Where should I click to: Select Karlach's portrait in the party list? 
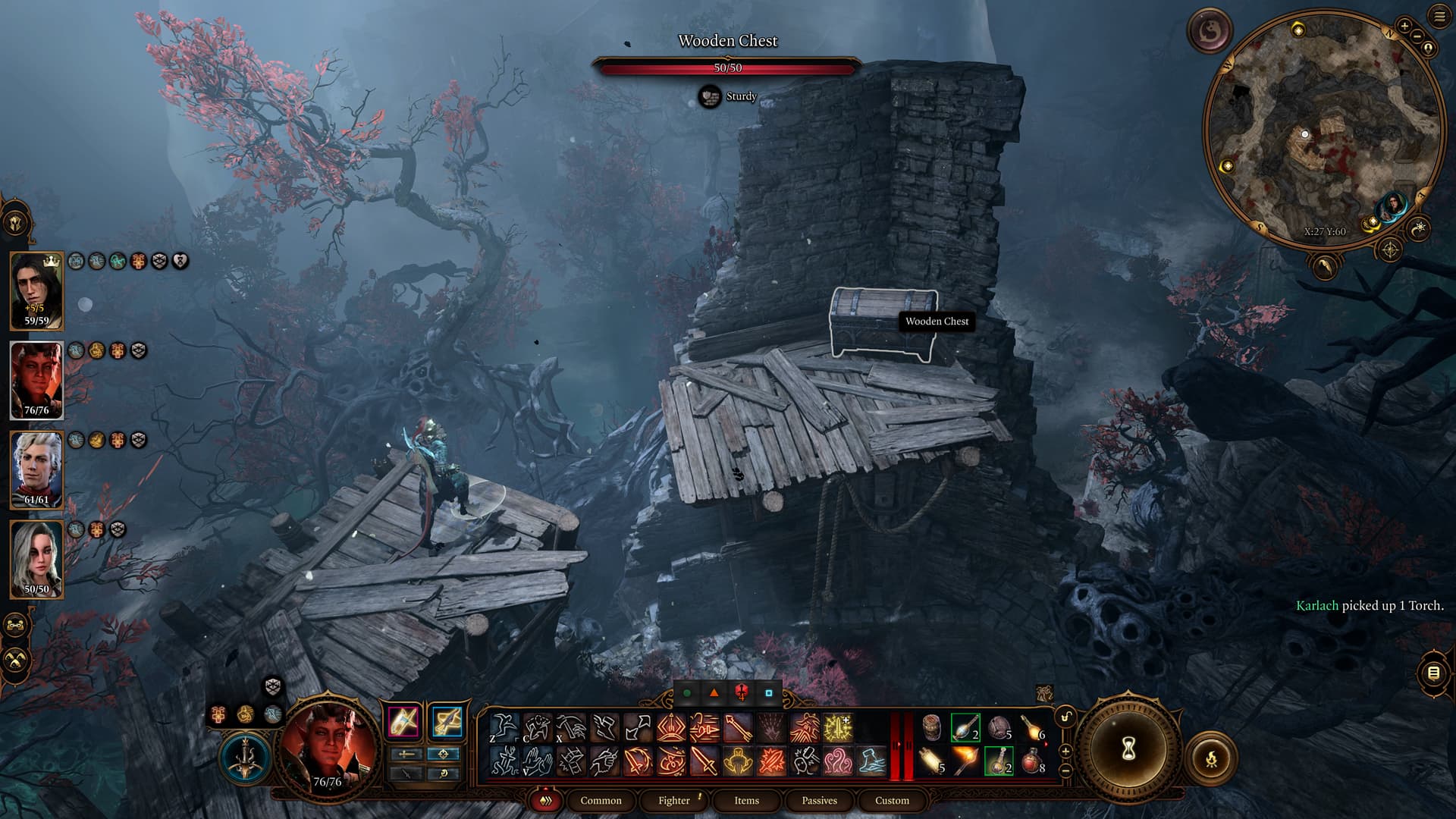point(36,380)
